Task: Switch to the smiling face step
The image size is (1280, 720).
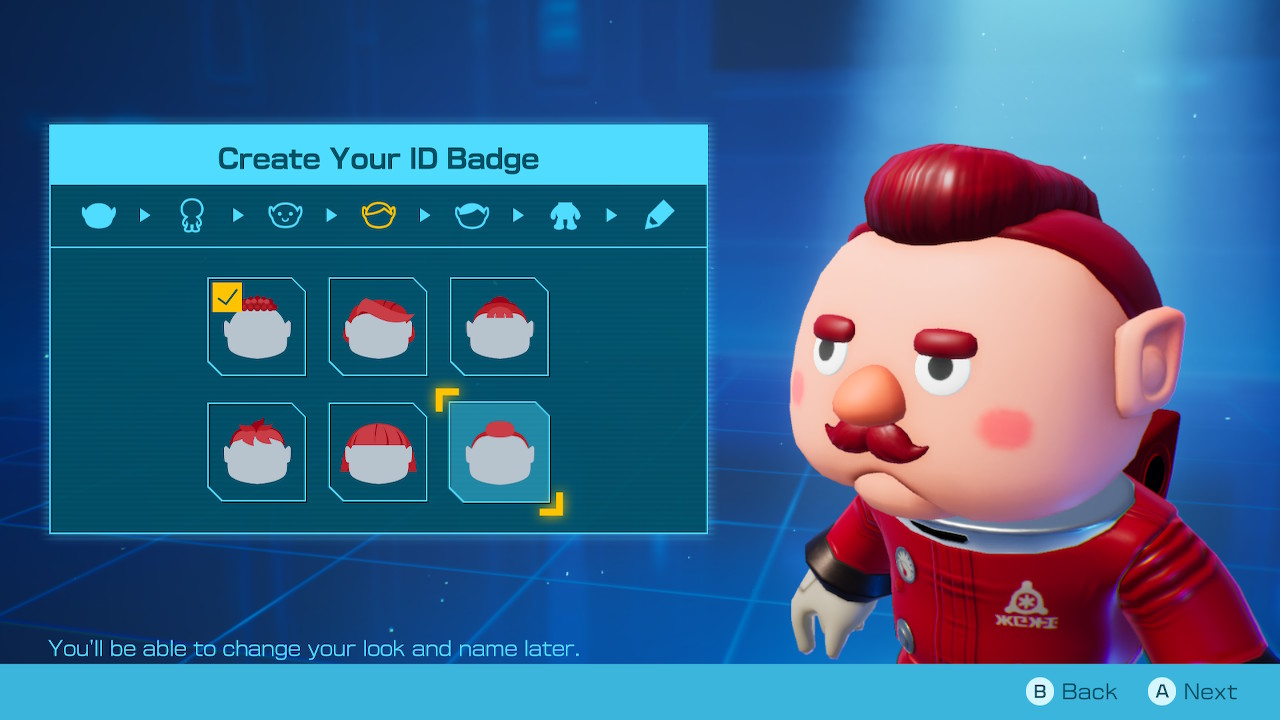Action: tap(285, 215)
